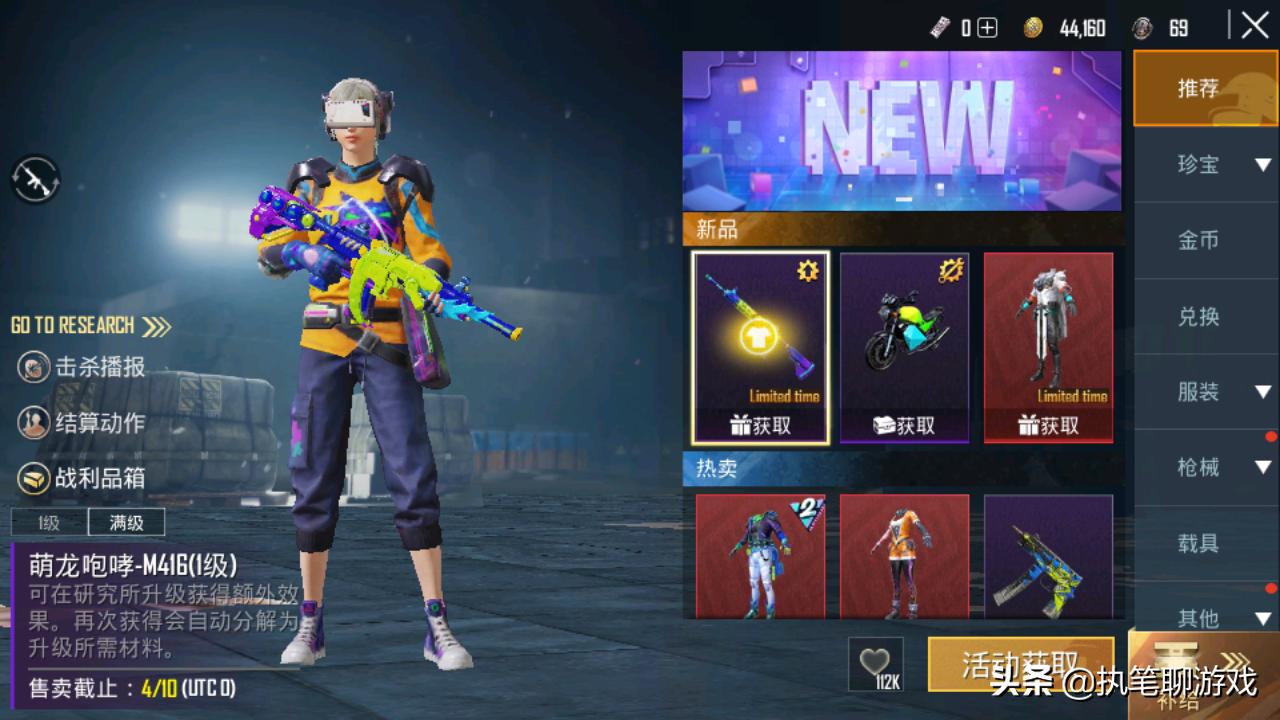This screenshot has height=720, width=1280.
Task: Click the NEW promotional banner
Action: (902, 130)
